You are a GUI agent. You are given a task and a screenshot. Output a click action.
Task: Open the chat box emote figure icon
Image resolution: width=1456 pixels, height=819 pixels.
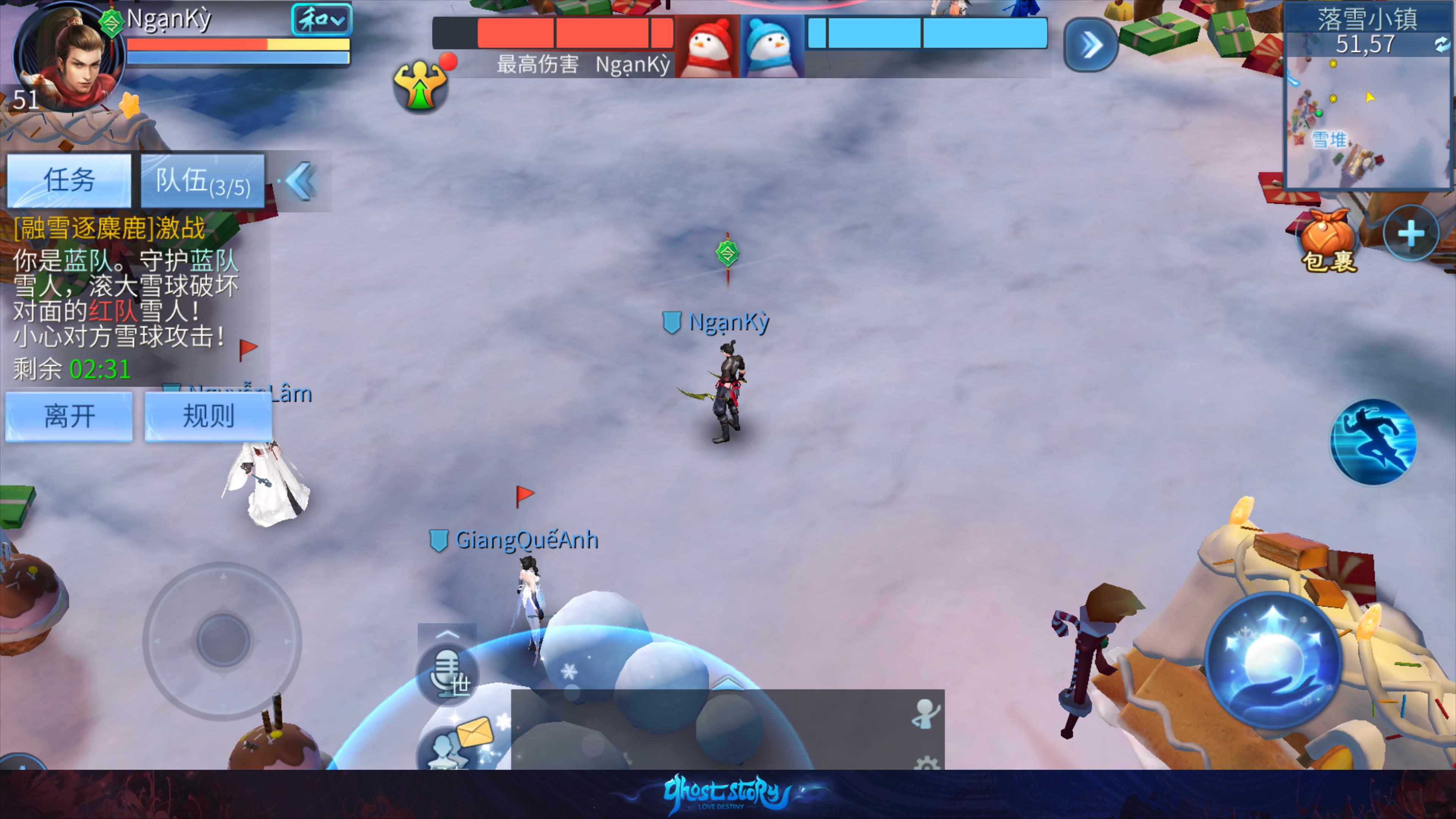click(925, 713)
